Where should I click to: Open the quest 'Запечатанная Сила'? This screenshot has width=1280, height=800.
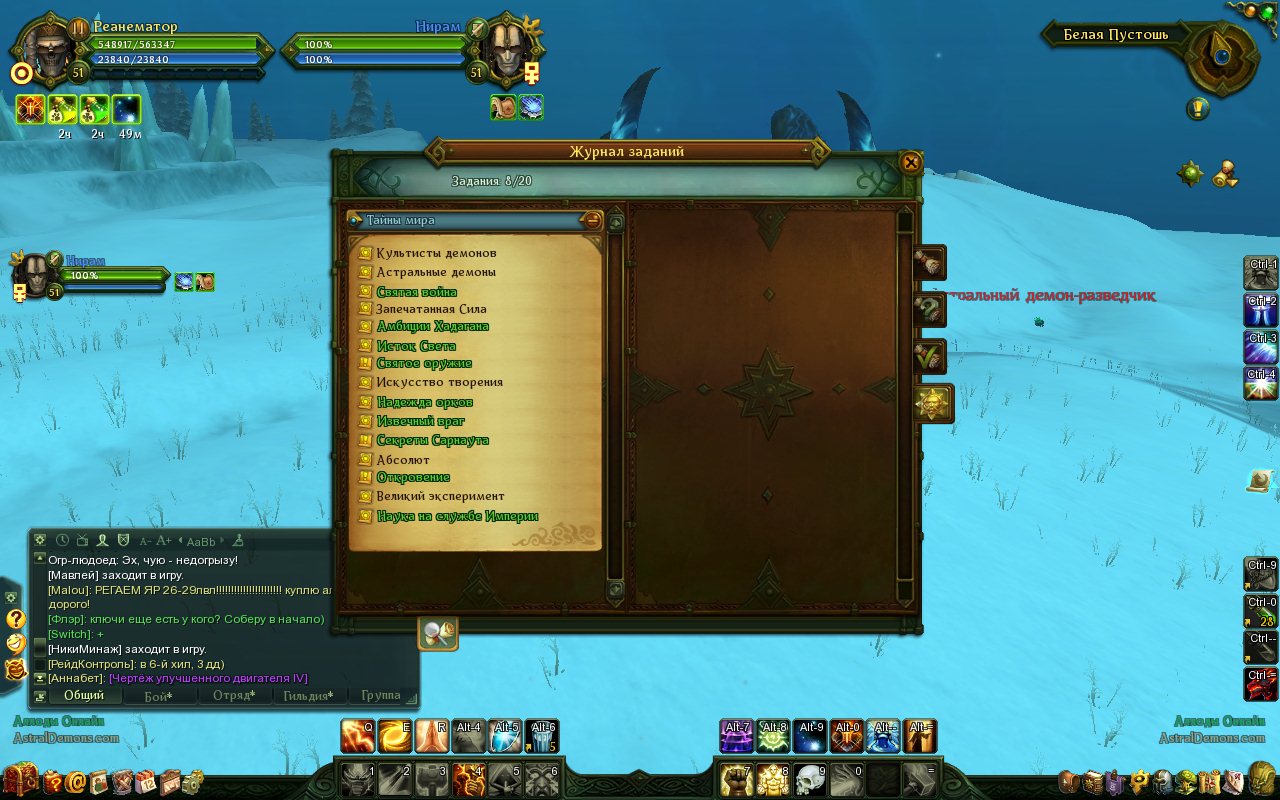[432, 309]
